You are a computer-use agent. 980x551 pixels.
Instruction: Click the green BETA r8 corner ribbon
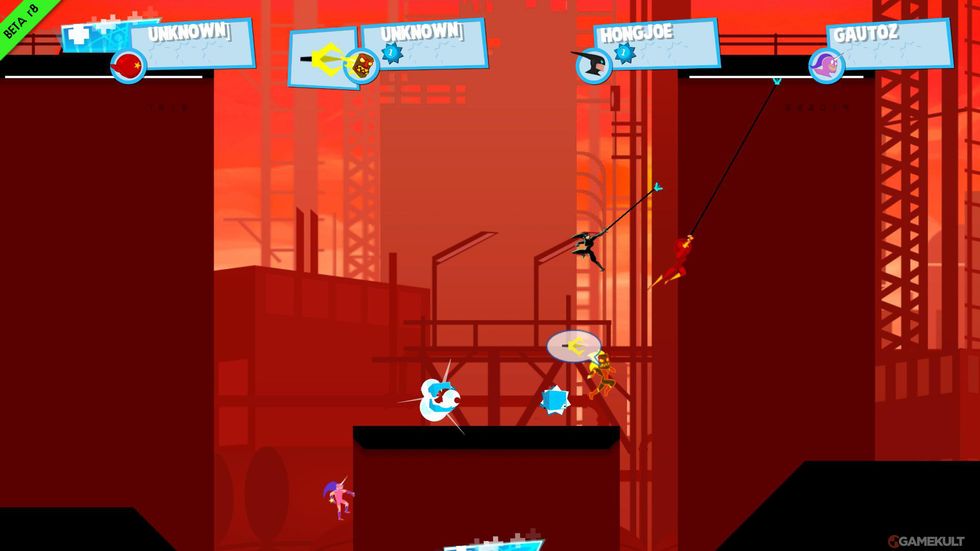pos(17,19)
